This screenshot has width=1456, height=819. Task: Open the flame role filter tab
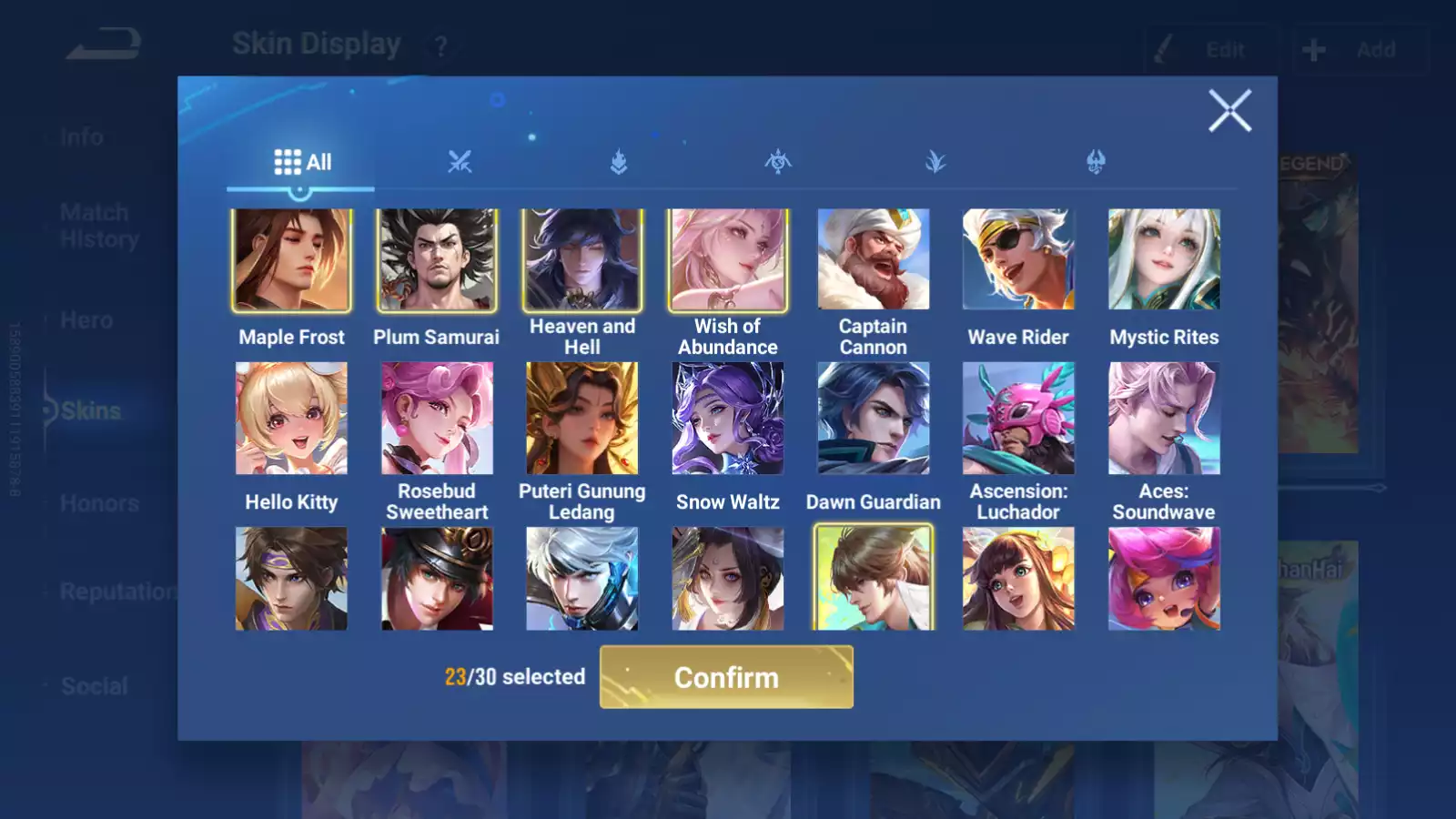(619, 162)
